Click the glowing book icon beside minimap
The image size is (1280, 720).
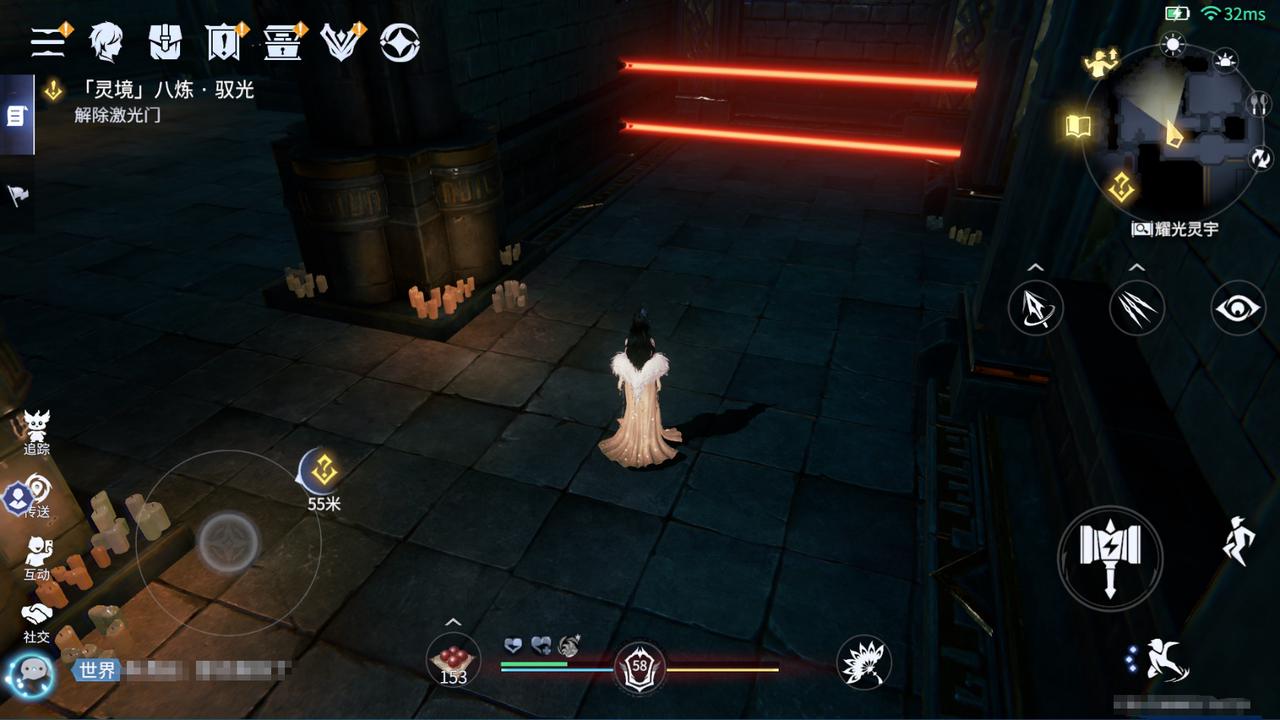coord(1078,126)
